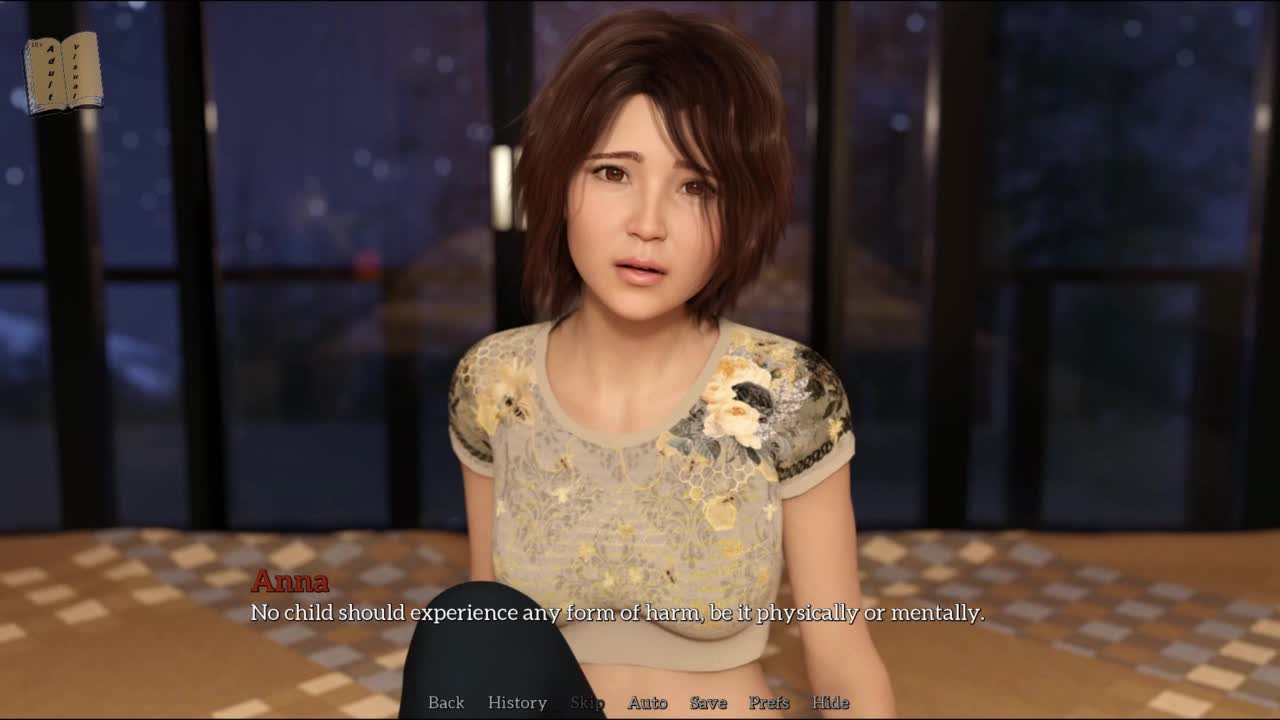Open the Save game screen
This screenshot has height=720, width=1280.
708,702
